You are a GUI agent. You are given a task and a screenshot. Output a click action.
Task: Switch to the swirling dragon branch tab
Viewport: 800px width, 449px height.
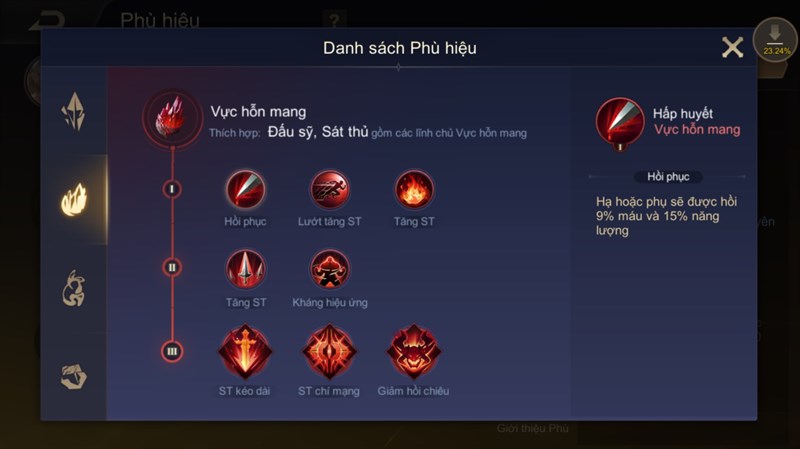(74, 288)
